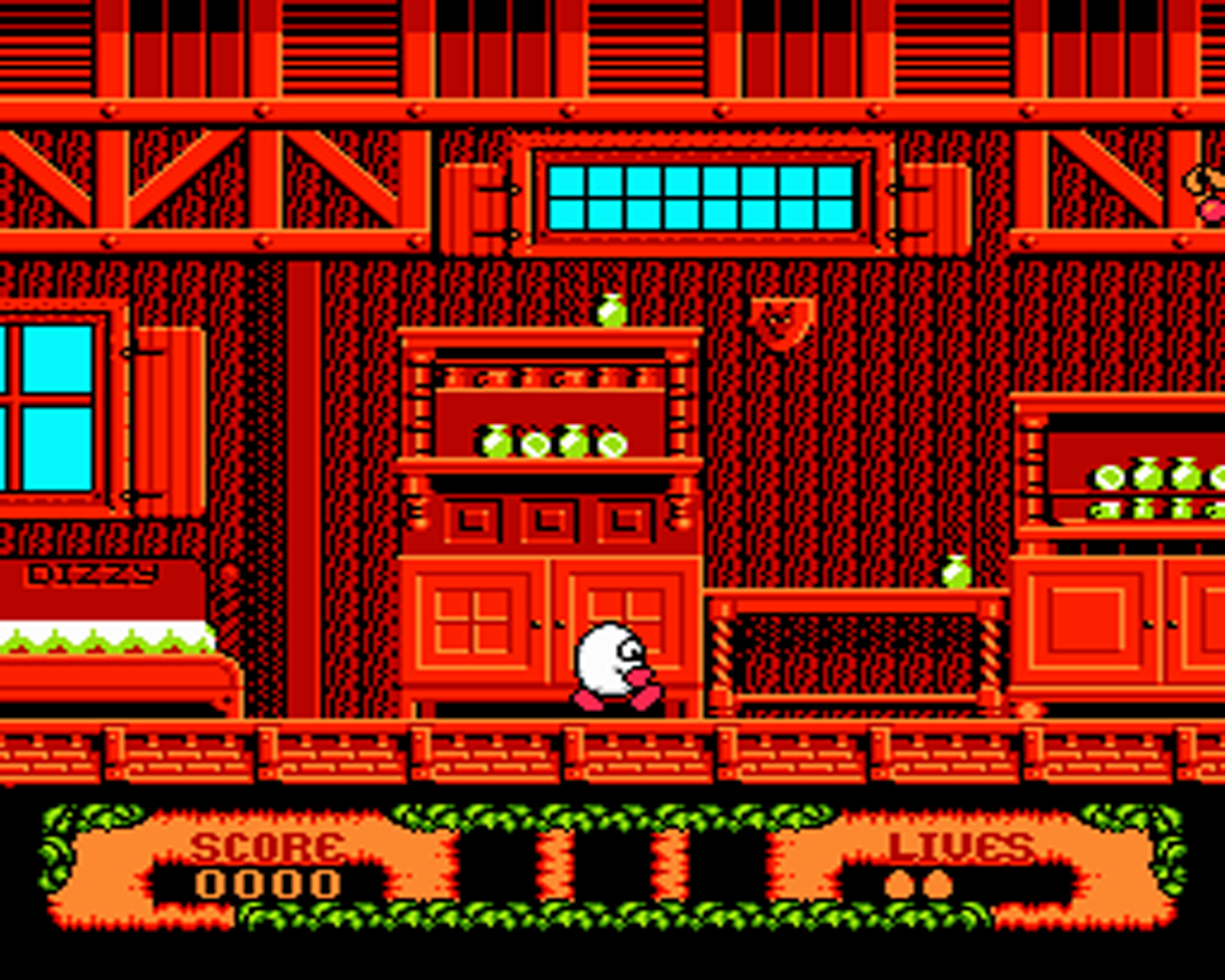Click the Dizzy egg character
Image resolution: width=1225 pixels, height=980 pixels.
608,660
